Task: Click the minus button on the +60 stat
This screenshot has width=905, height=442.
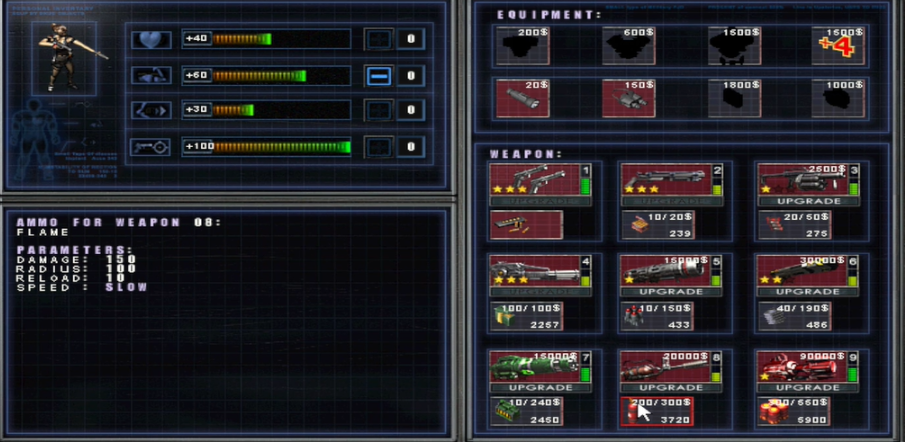Action: tap(378, 76)
